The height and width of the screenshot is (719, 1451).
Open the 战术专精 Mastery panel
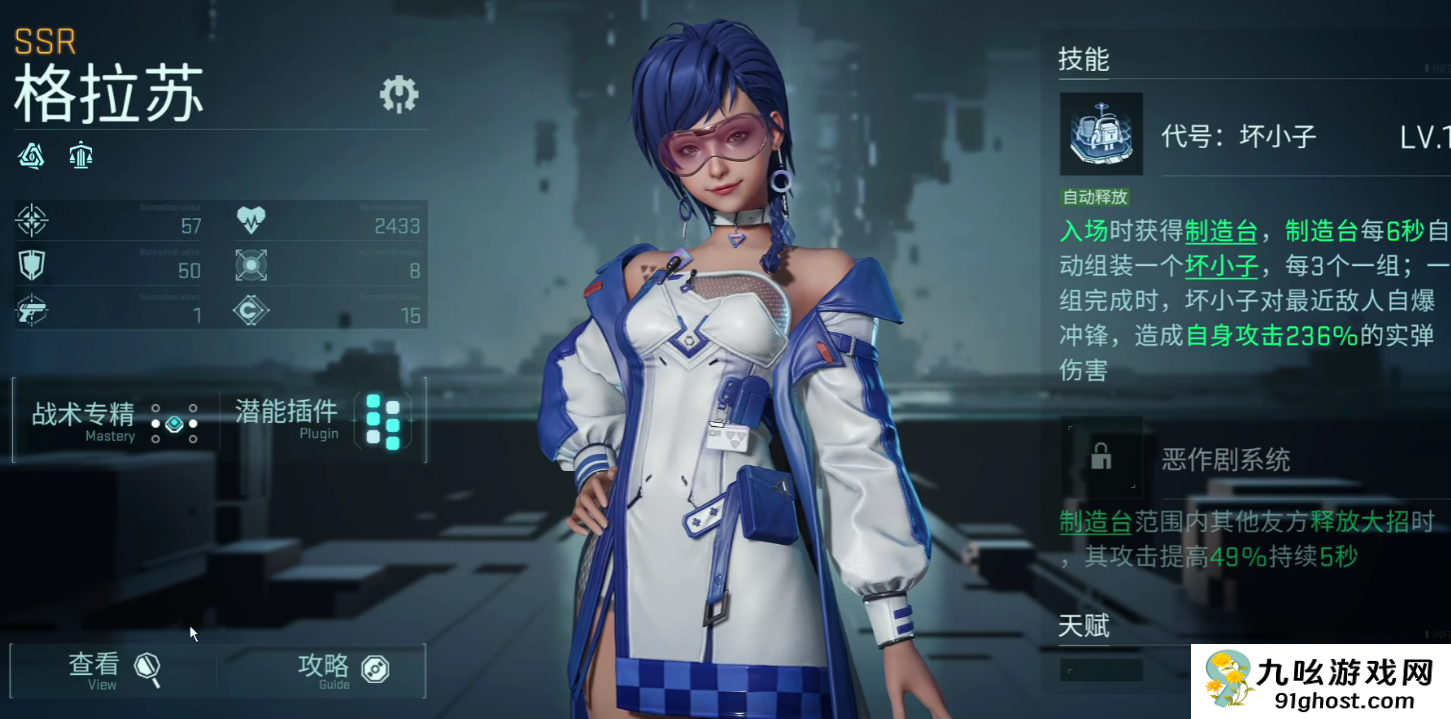pos(113,421)
